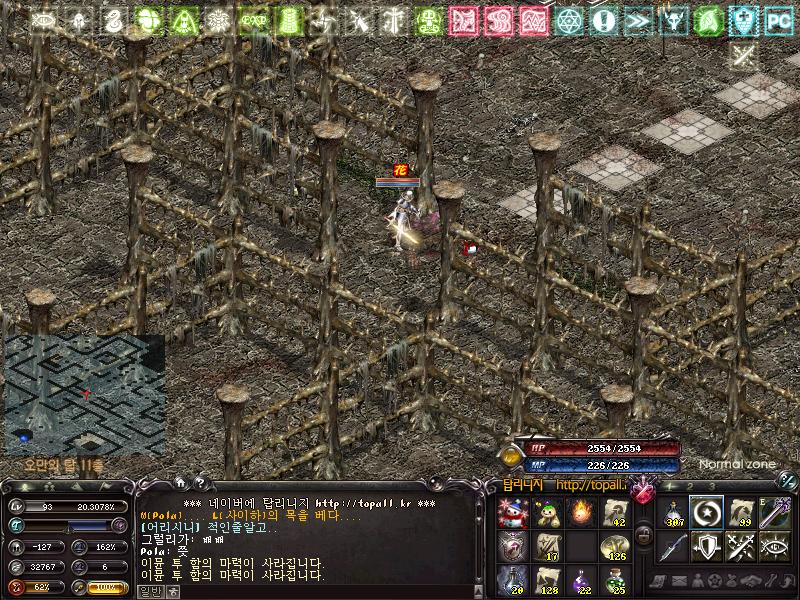Click the PC button in the top bar

point(777,19)
